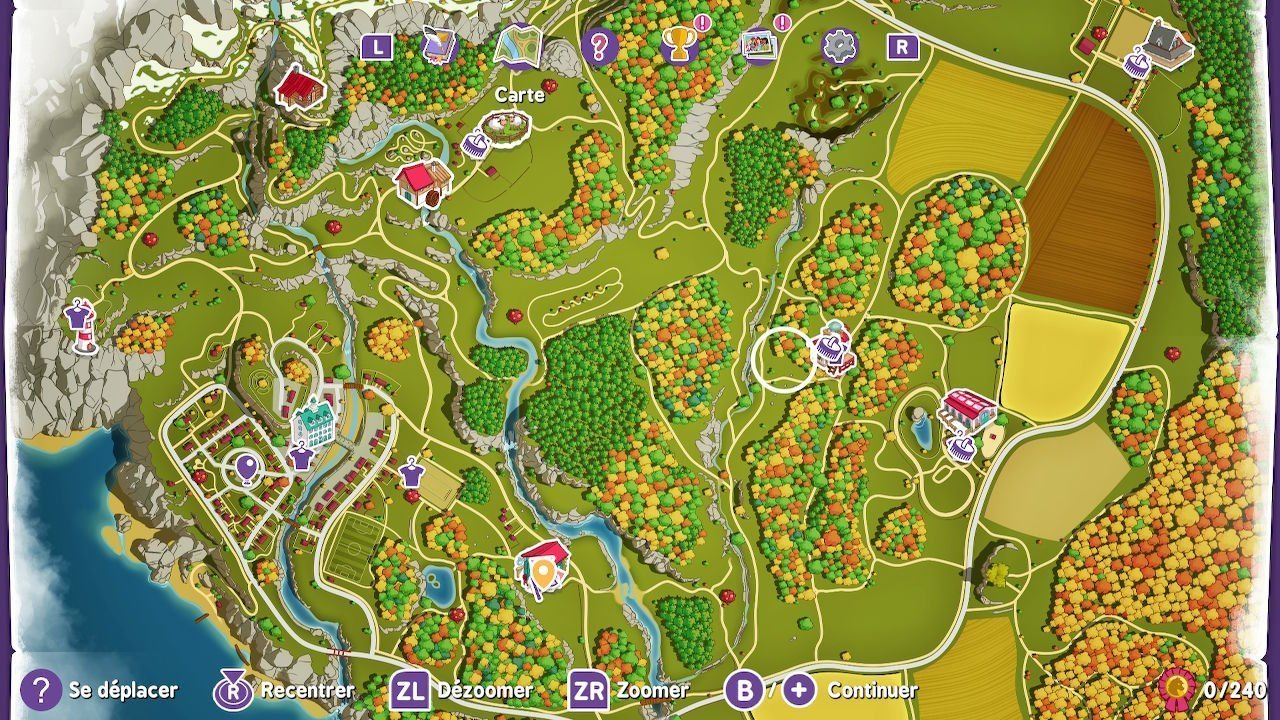Open the journal book tab
Viewport: 1280px width, 720px height.
click(x=439, y=46)
